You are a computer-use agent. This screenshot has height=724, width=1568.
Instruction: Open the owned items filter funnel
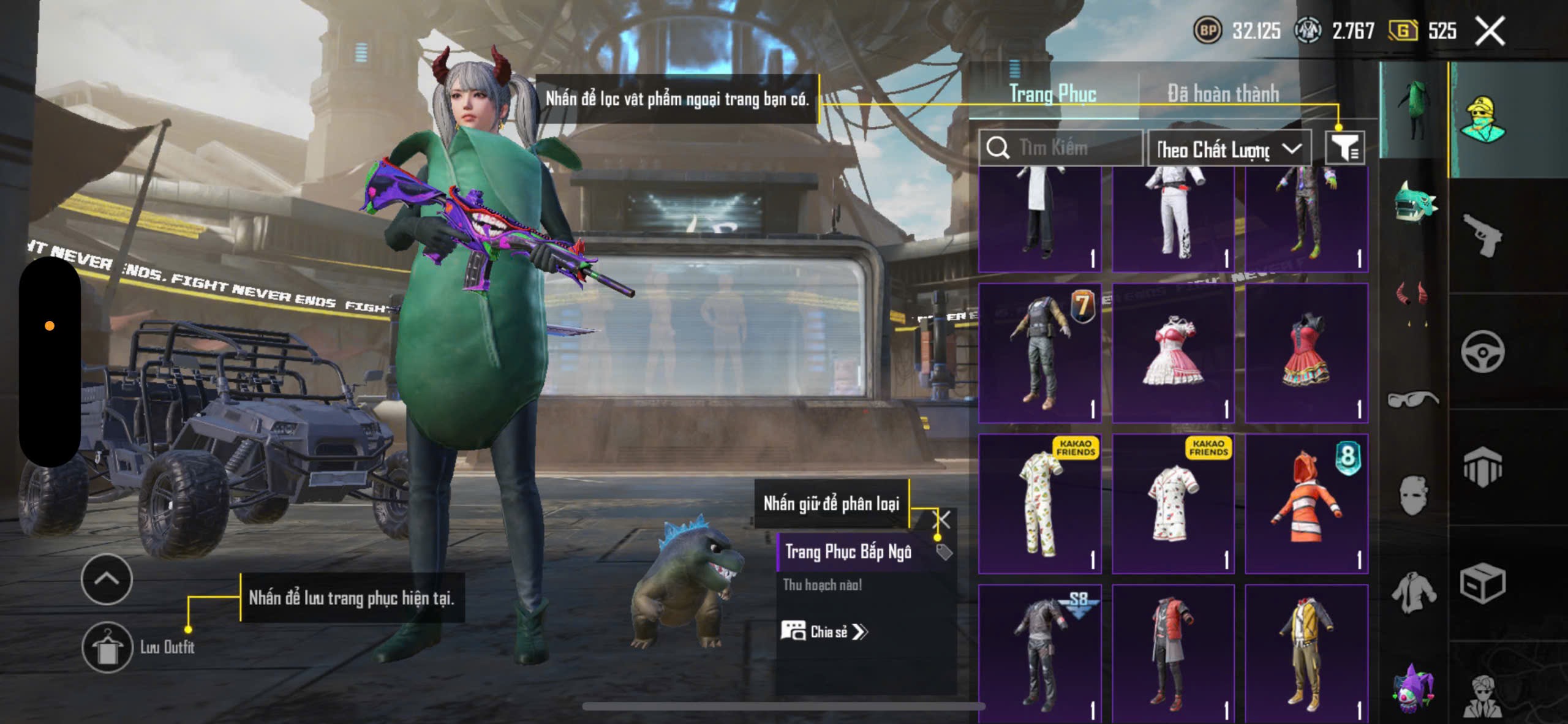click(x=1345, y=148)
